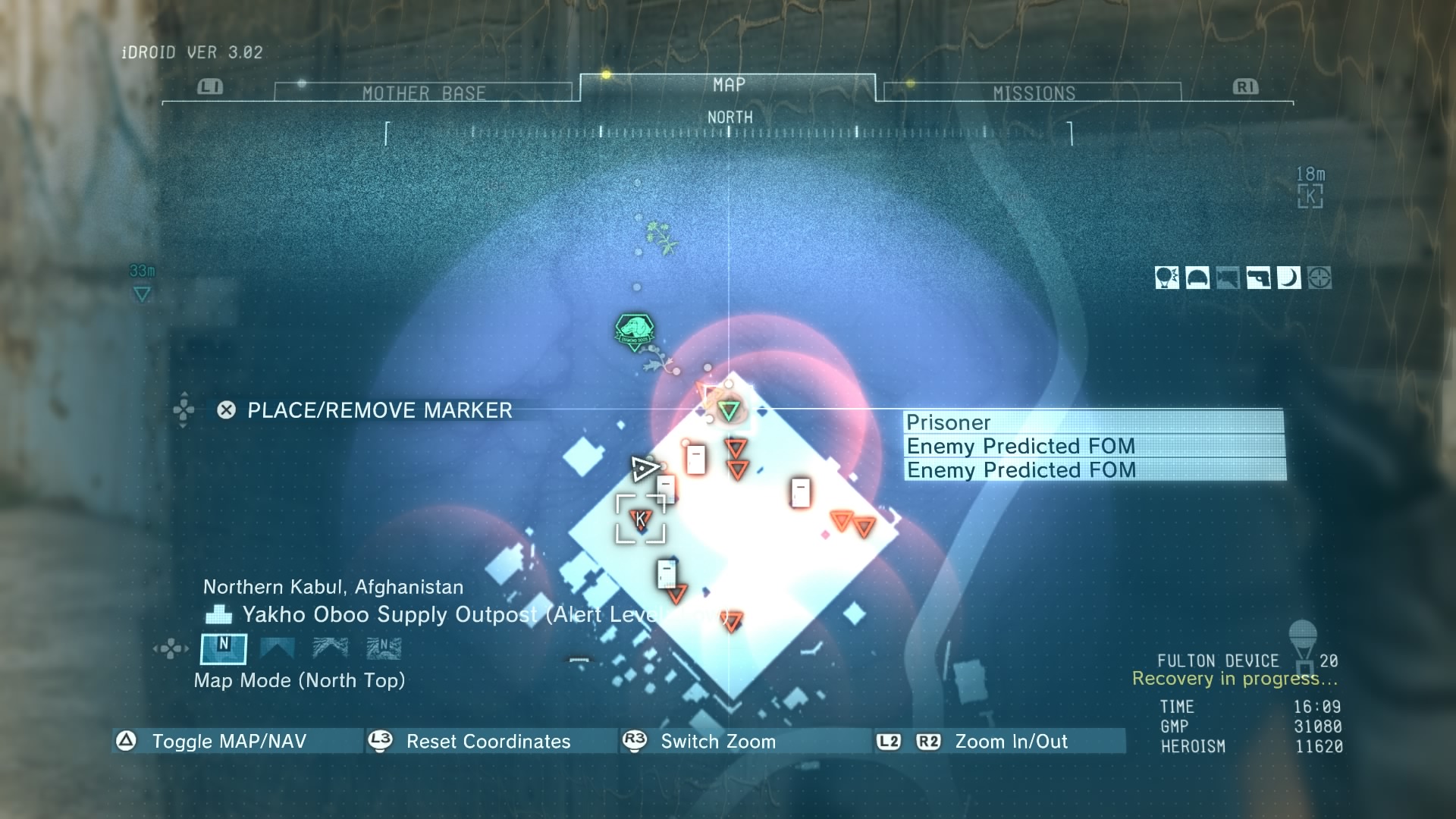Activate Toggle MAP/NAV
The width and height of the screenshot is (1456, 819).
coord(227,742)
